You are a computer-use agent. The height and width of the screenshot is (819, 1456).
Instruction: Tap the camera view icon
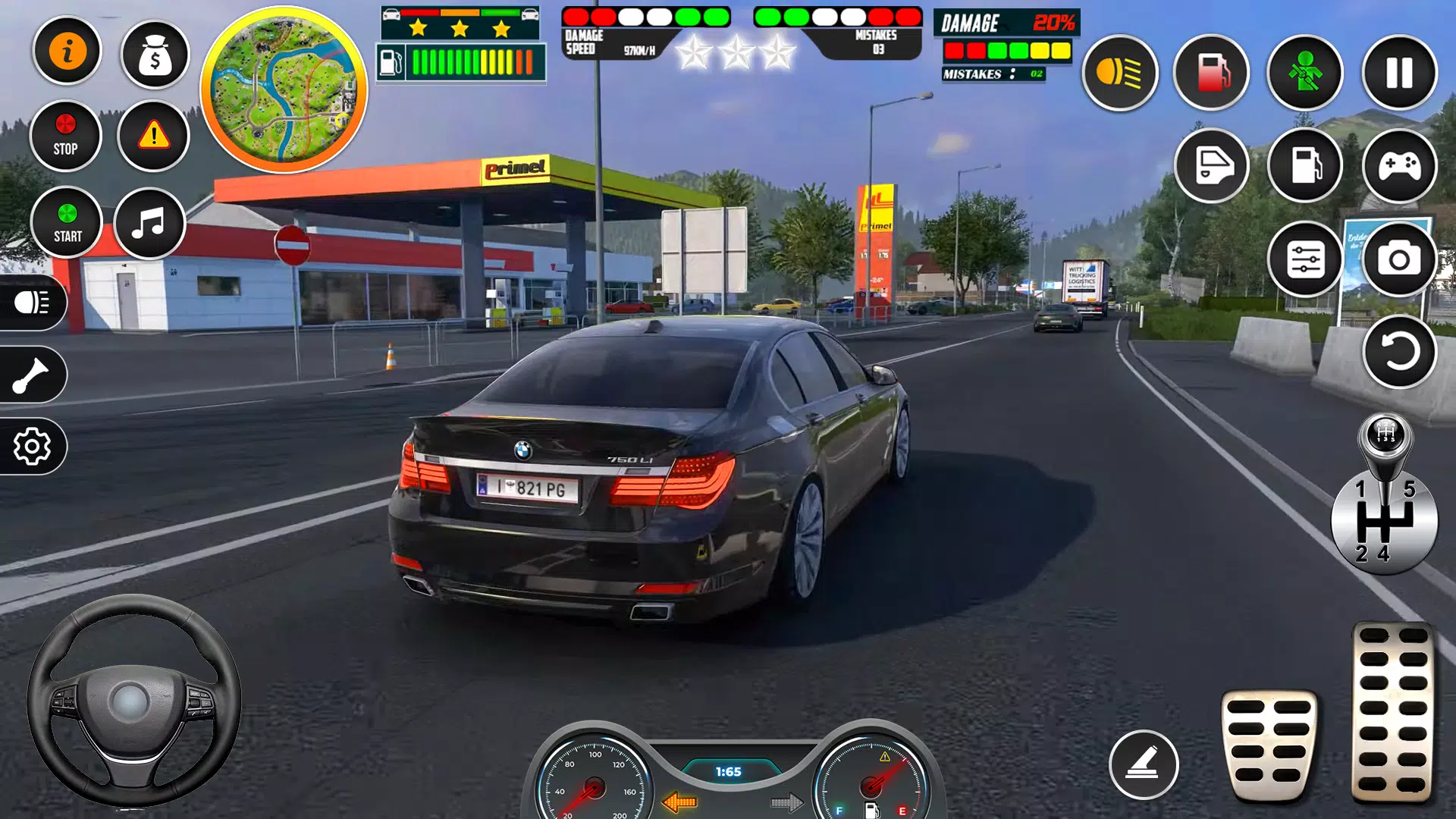tap(1398, 260)
